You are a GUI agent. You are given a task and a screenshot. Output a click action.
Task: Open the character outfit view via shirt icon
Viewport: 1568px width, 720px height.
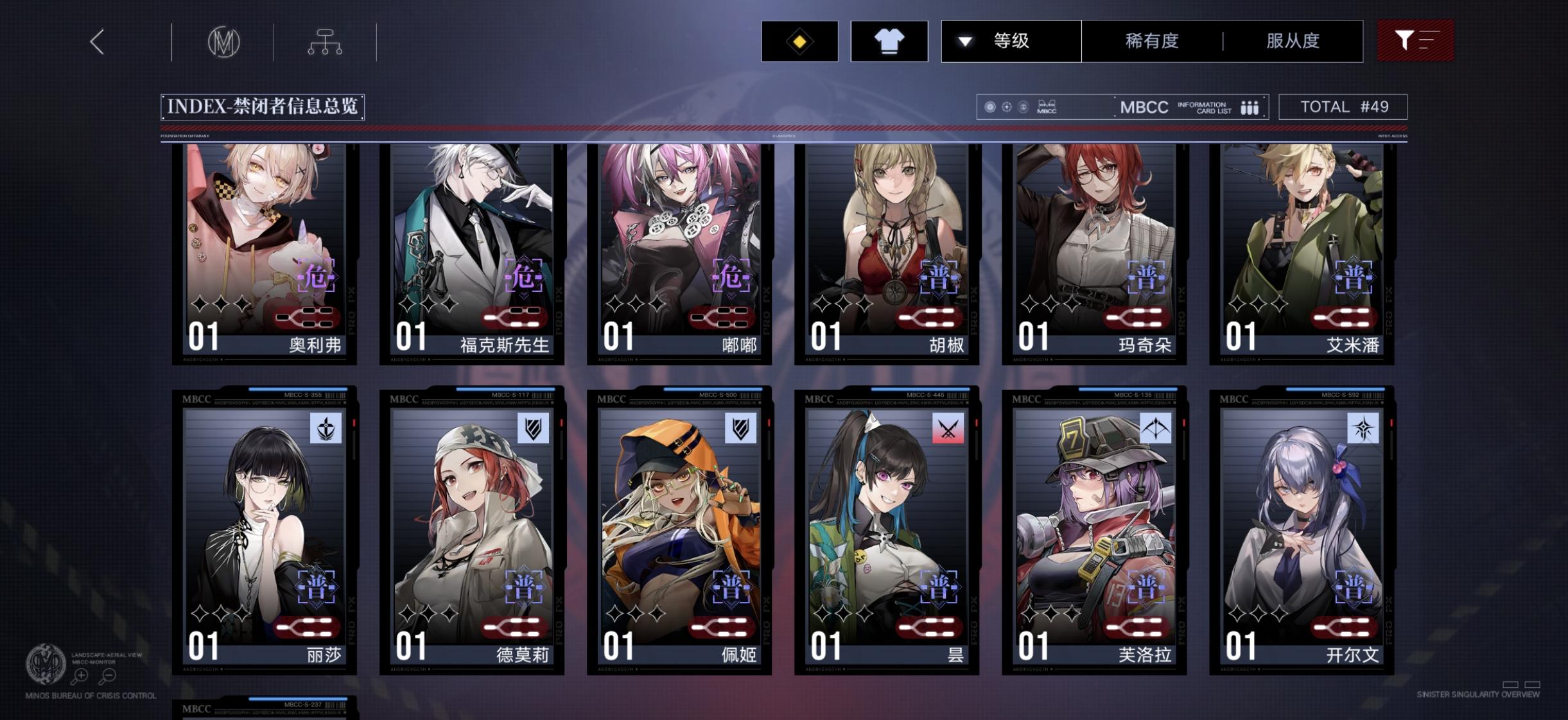click(x=889, y=41)
